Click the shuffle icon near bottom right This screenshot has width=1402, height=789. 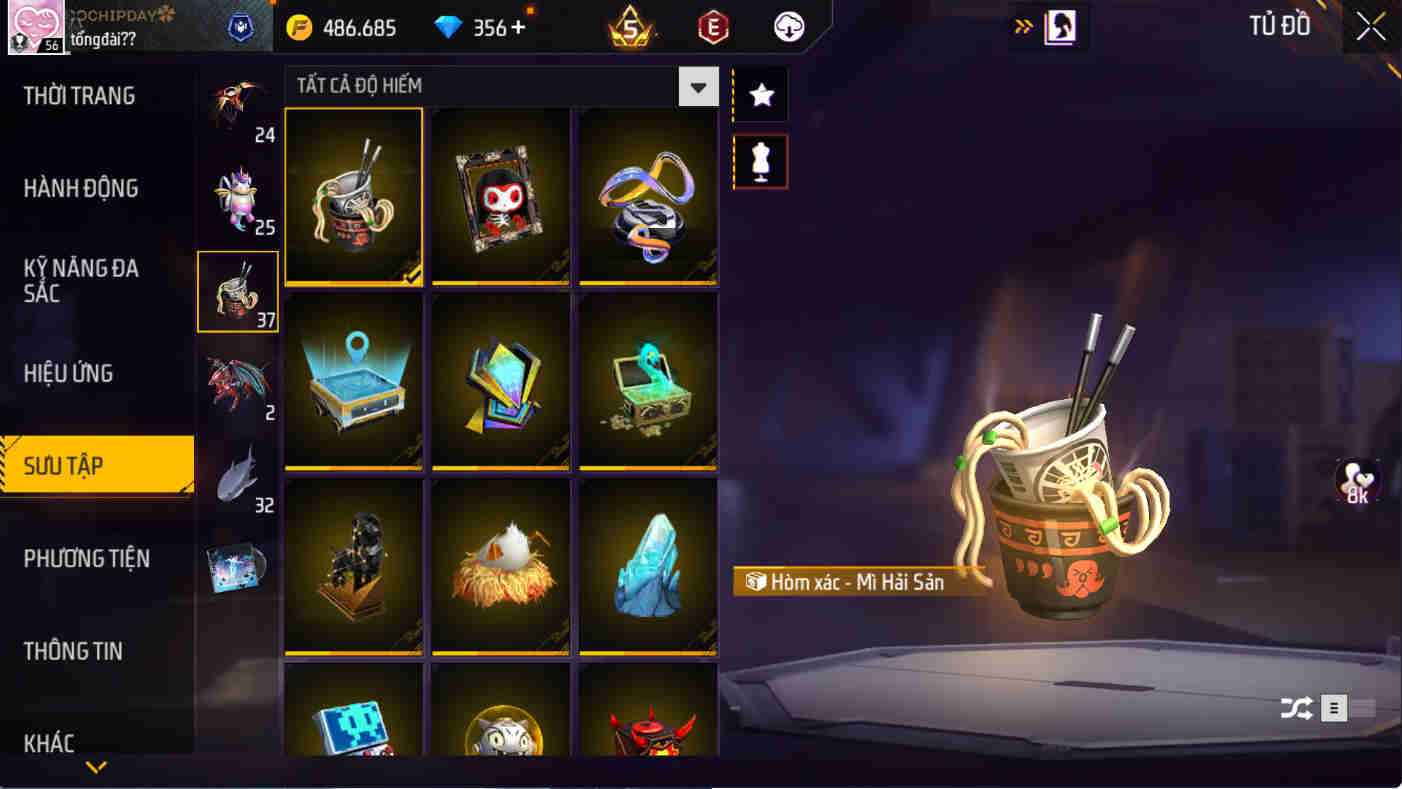pos(1296,707)
